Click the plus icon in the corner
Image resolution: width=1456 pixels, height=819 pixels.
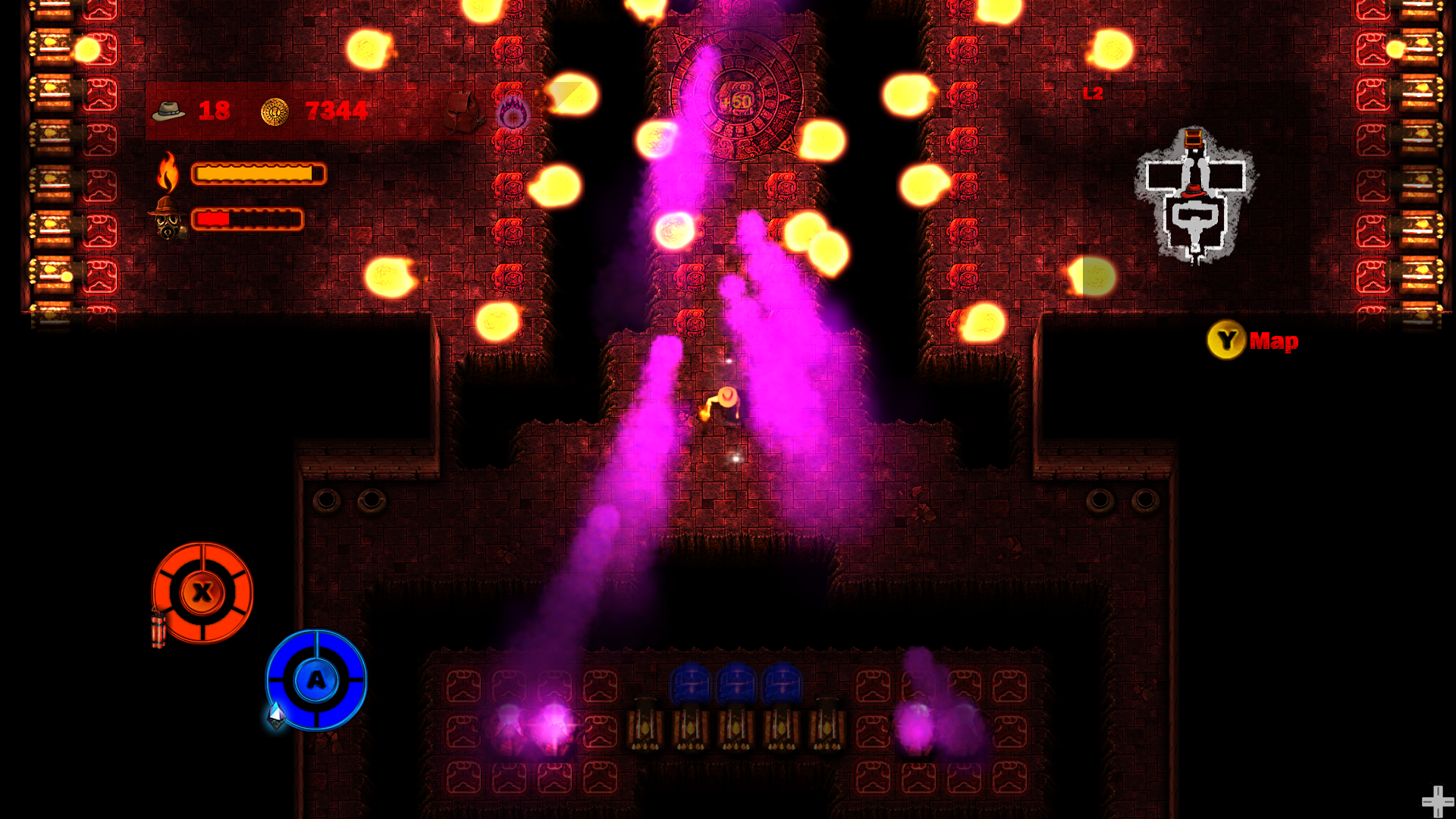pyautogui.click(x=1436, y=801)
